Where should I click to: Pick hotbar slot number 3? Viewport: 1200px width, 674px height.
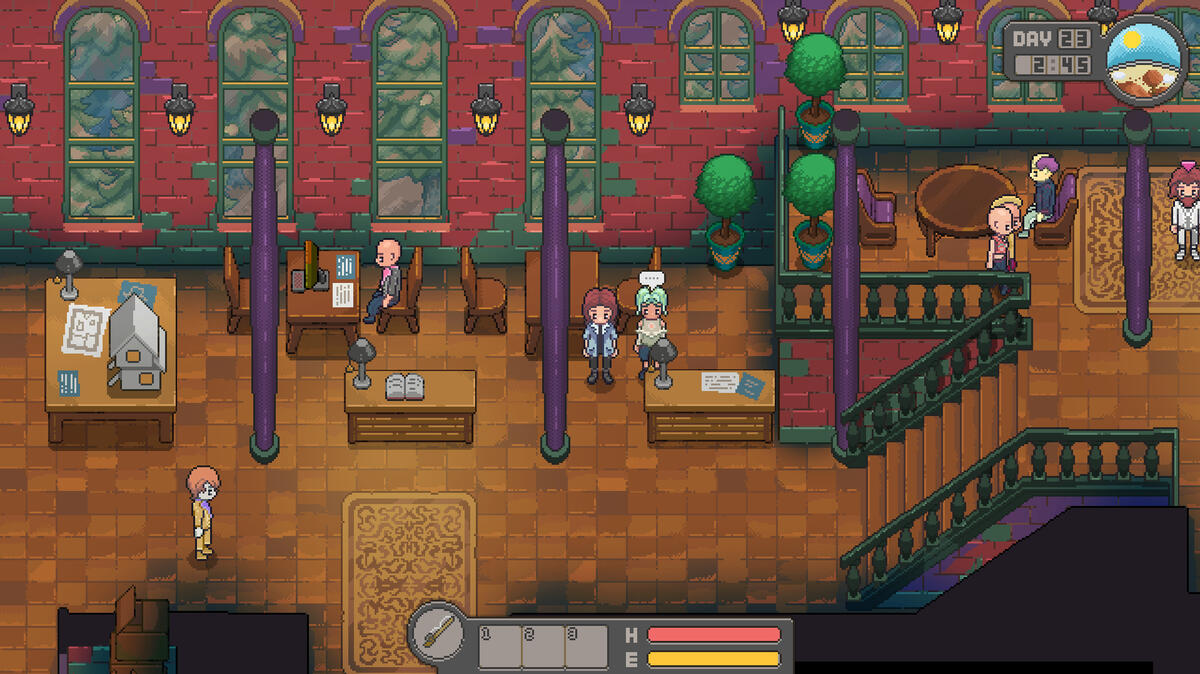click(x=586, y=647)
